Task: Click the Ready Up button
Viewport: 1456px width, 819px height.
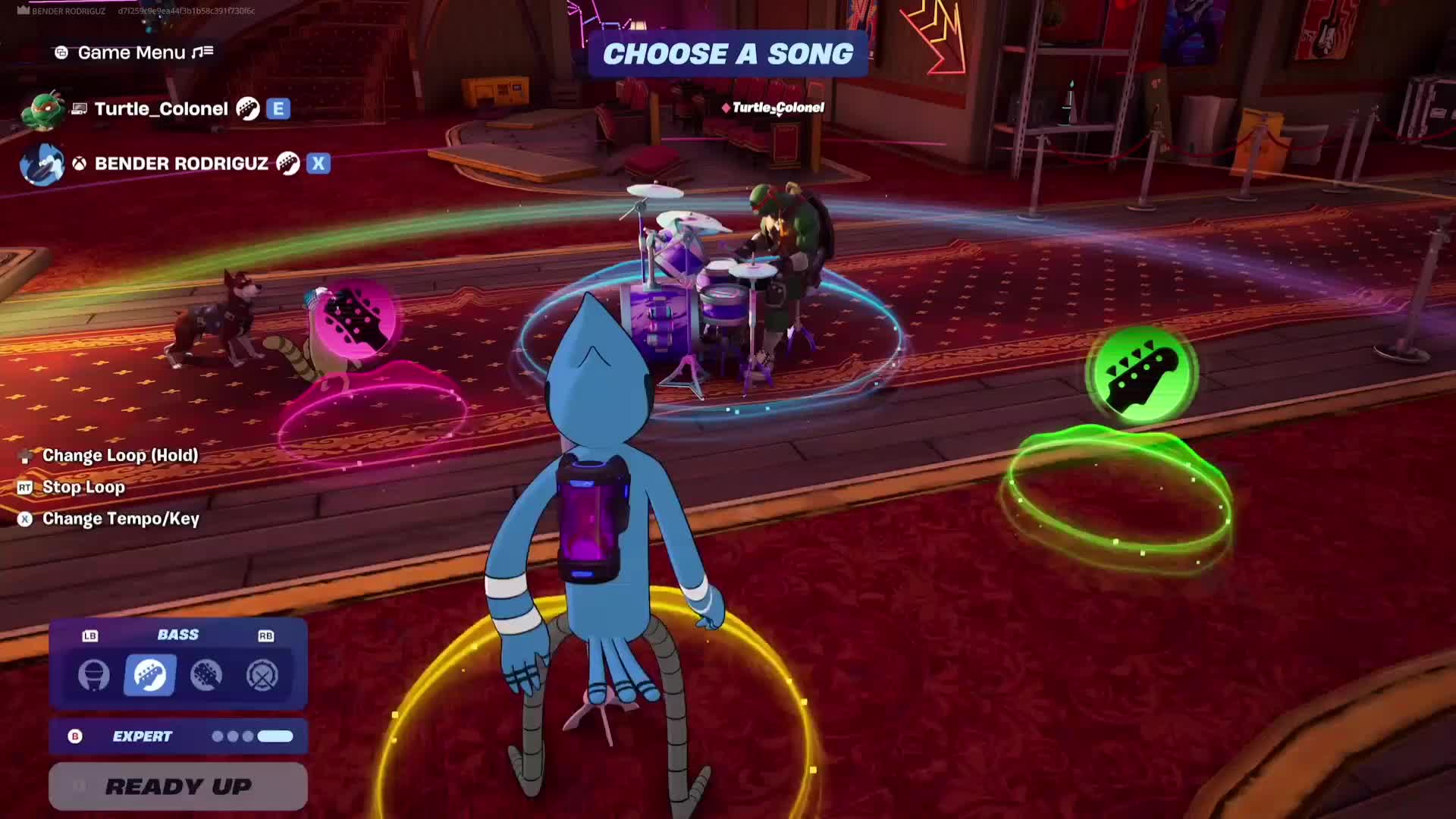Action: 178,786
